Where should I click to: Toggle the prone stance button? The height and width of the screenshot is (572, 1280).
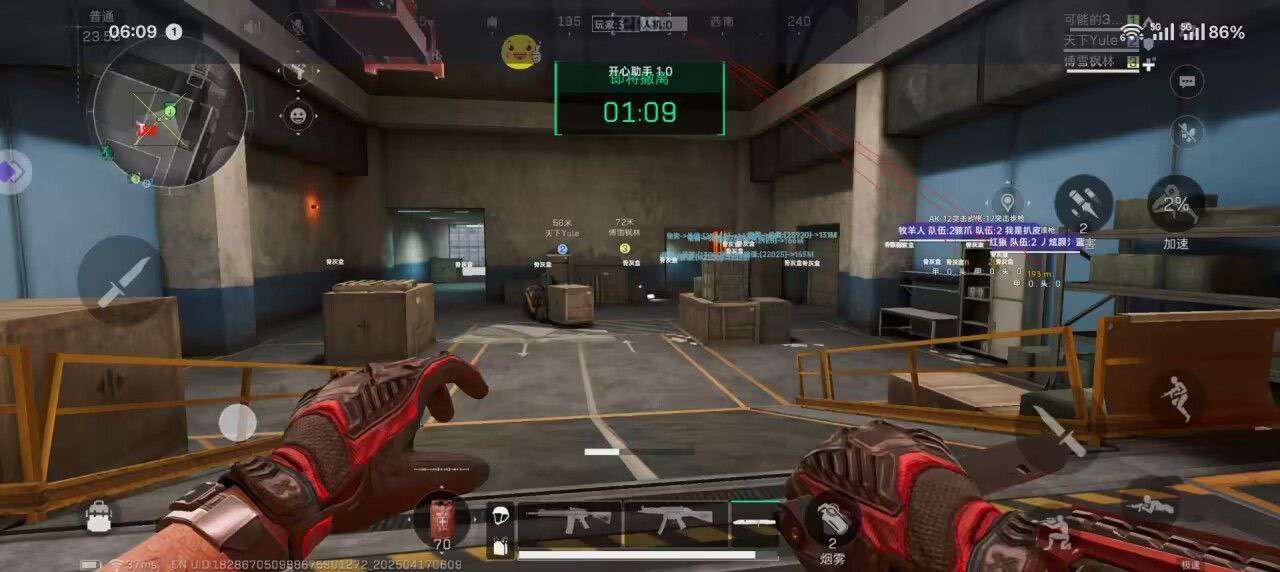point(1150,506)
